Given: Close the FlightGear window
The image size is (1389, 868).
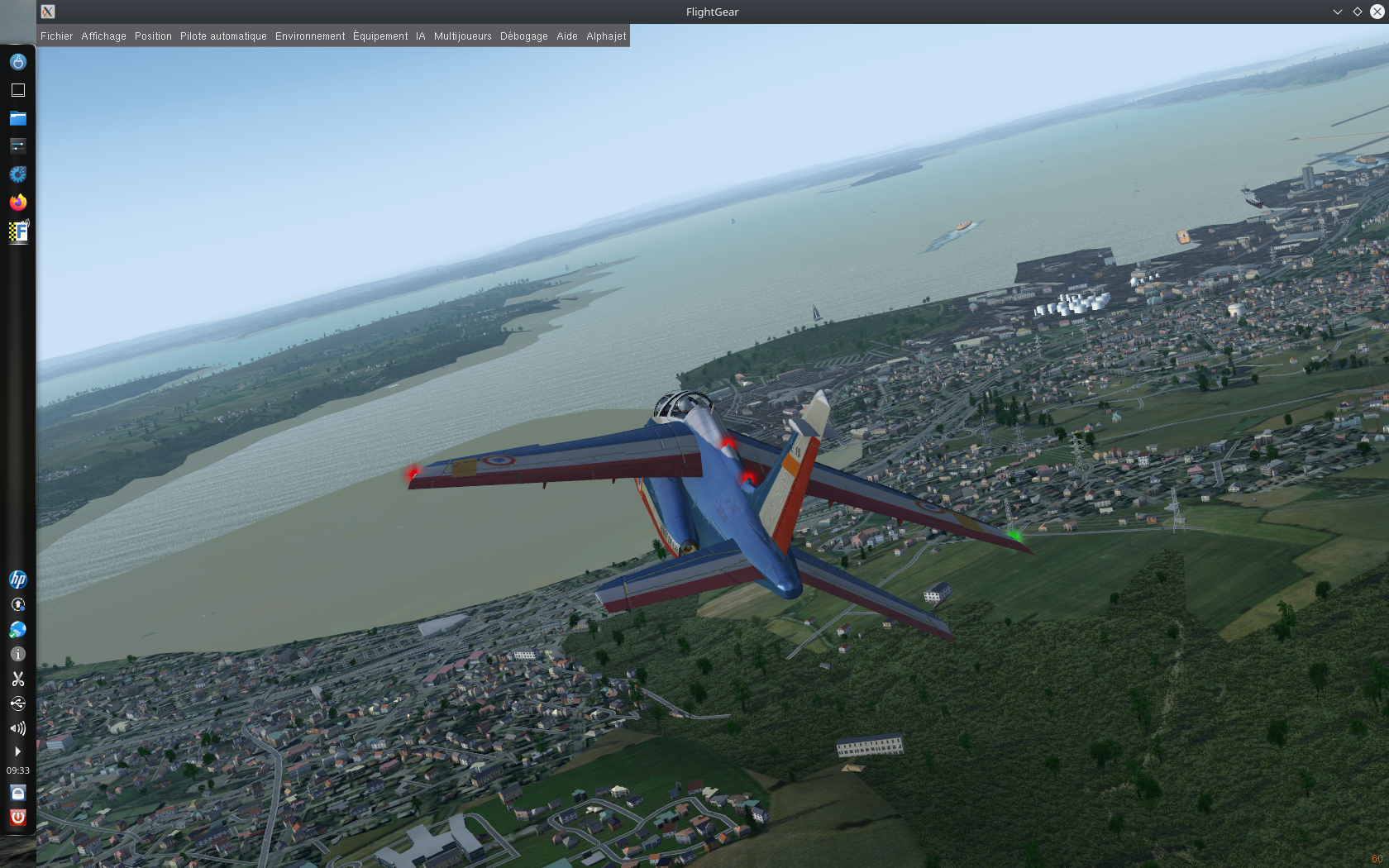Looking at the screenshot, I should pos(1377,12).
